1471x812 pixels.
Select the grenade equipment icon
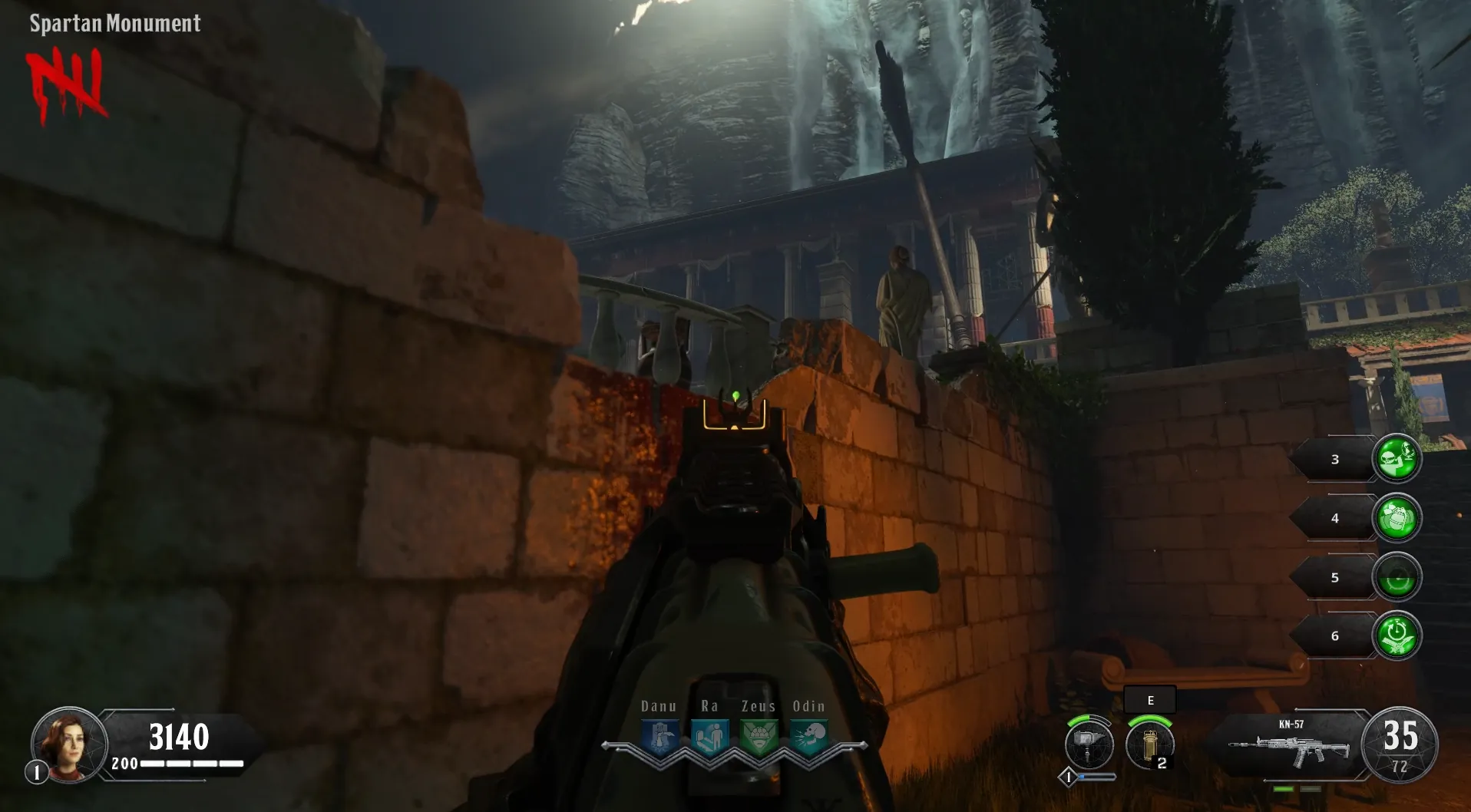point(1149,745)
